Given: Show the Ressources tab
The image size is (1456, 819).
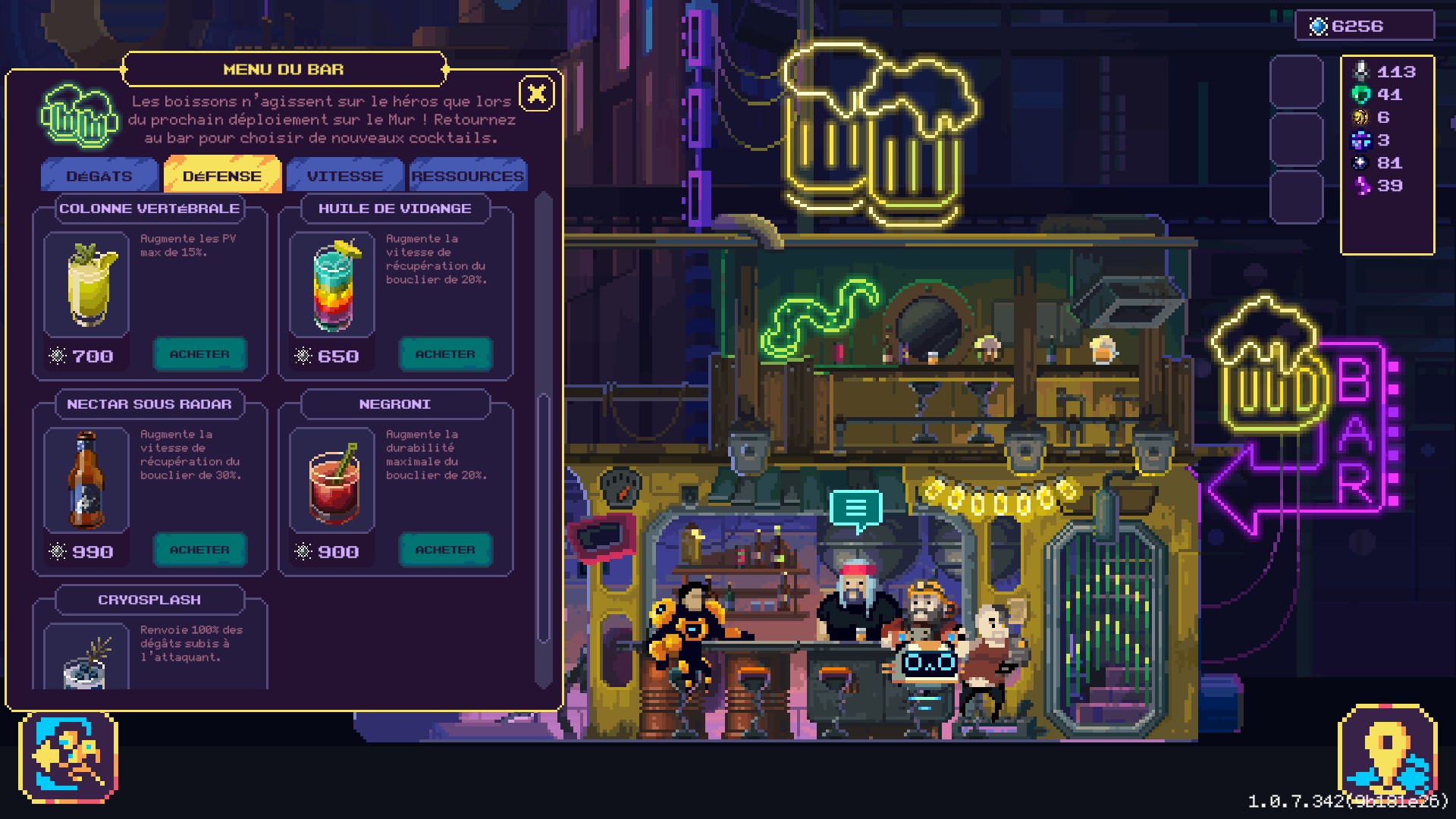Looking at the screenshot, I should click(x=467, y=176).
